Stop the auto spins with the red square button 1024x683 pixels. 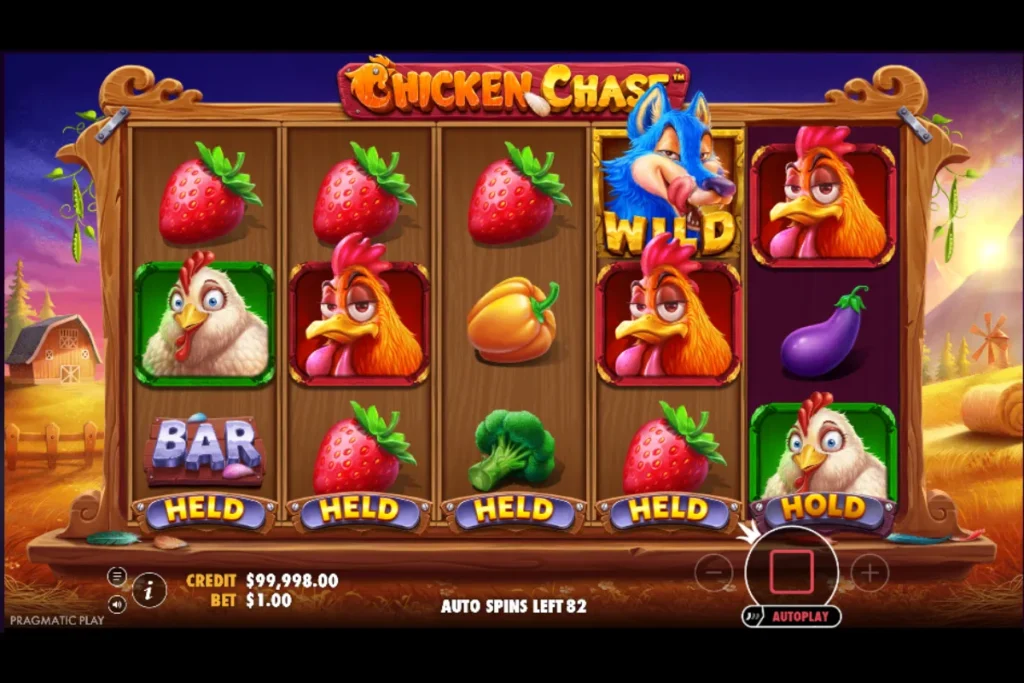click(x=791, y=571)
